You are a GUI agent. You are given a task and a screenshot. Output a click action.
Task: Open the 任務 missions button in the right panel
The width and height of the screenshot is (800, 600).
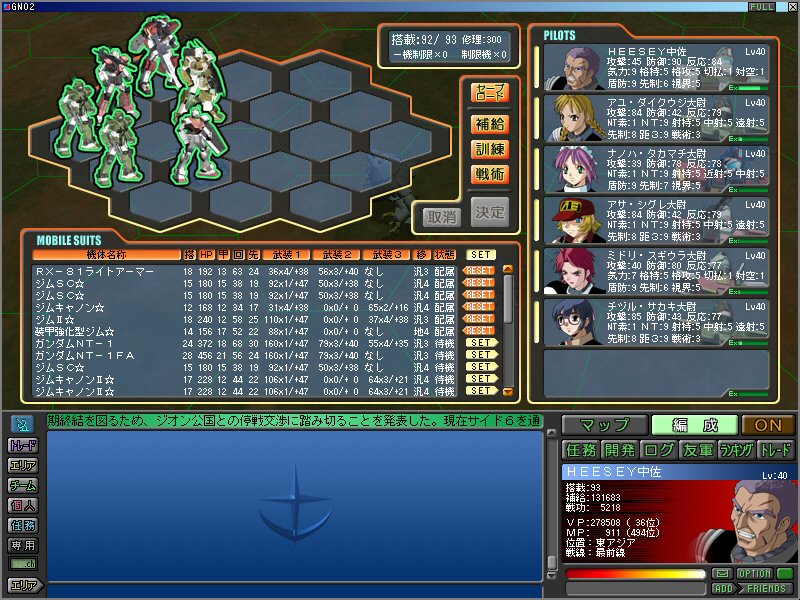point(580,450)
